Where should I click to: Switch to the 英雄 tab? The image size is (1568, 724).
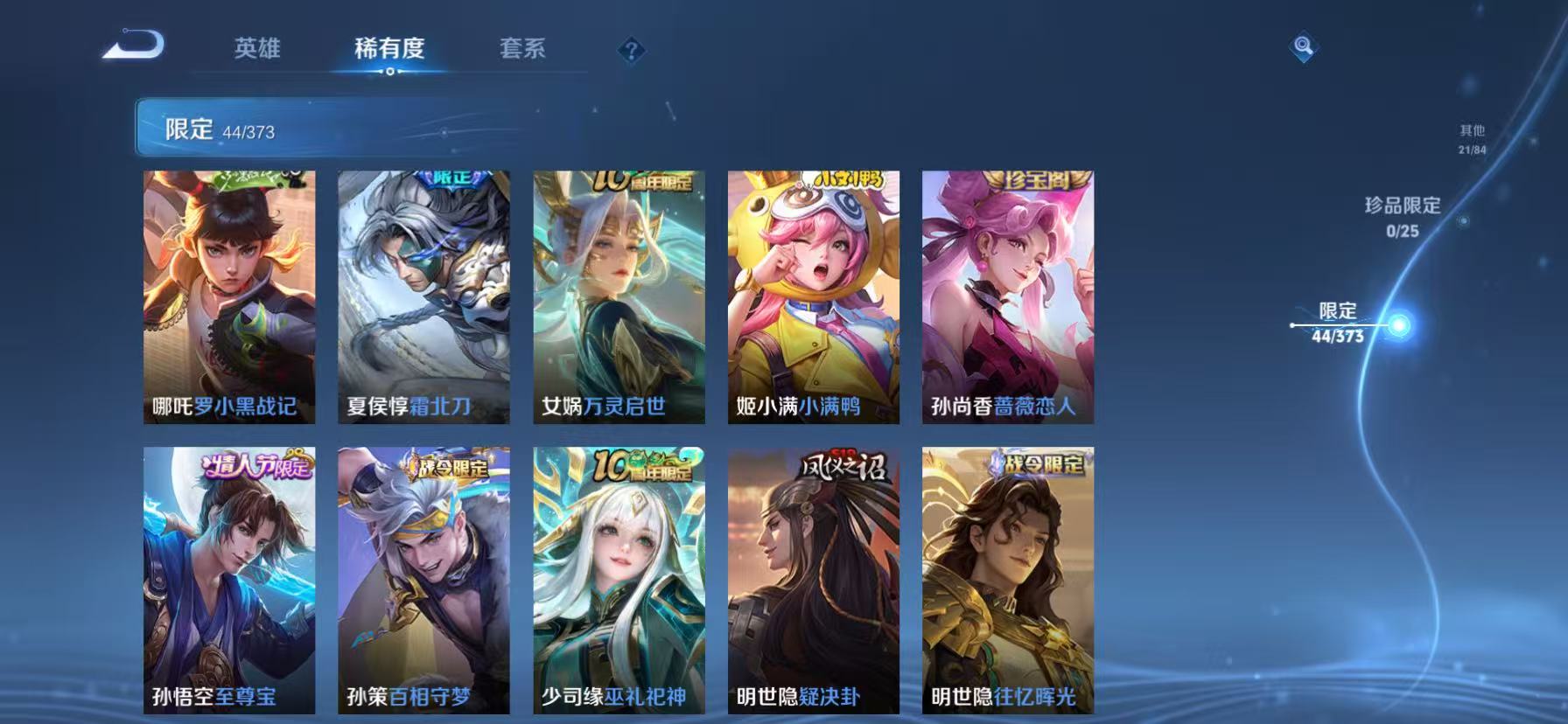point(256,50)
